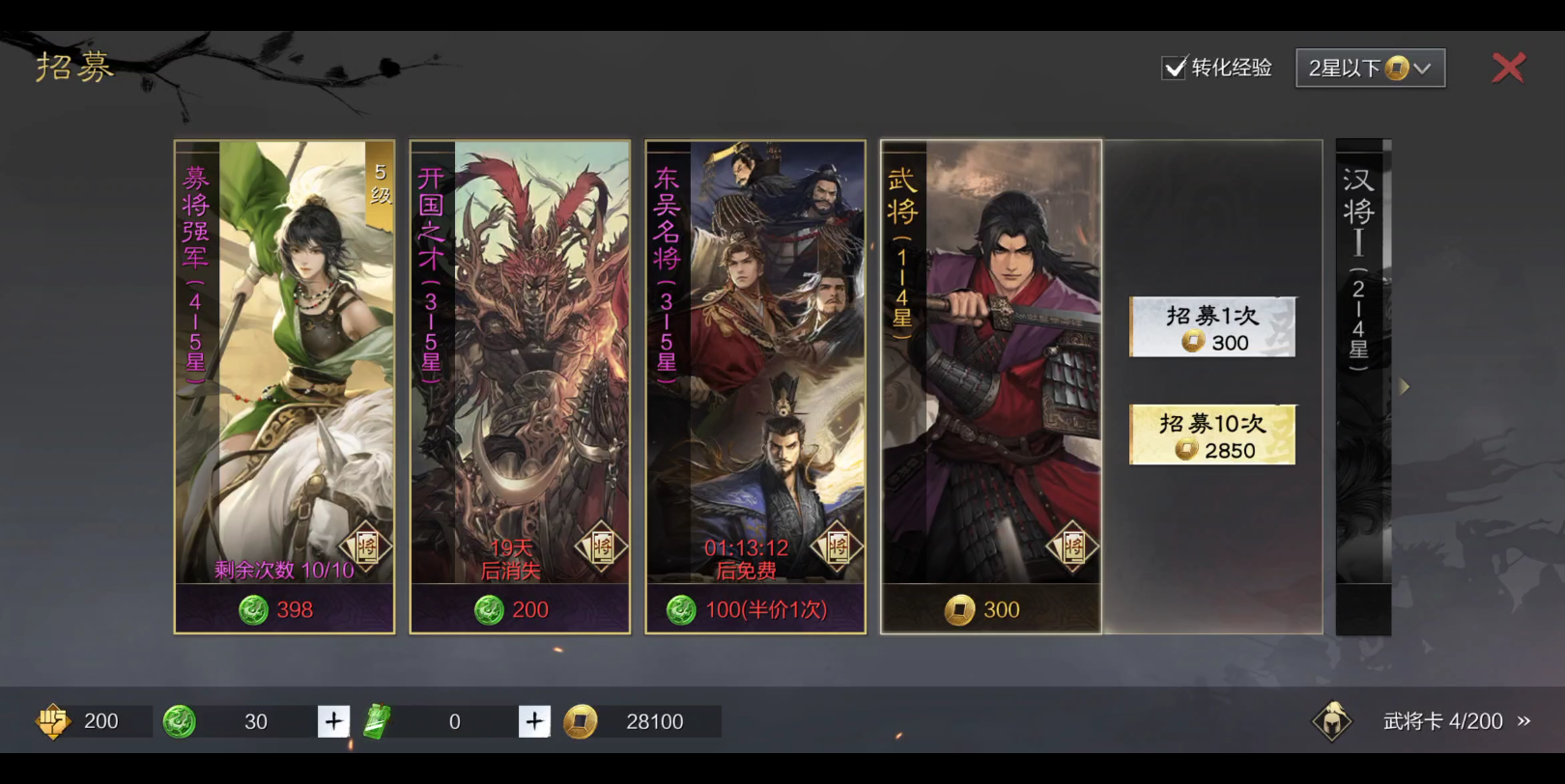This screenshot has height=784, width=1565.
Task: Add more green jade currency
Action: 333,721
